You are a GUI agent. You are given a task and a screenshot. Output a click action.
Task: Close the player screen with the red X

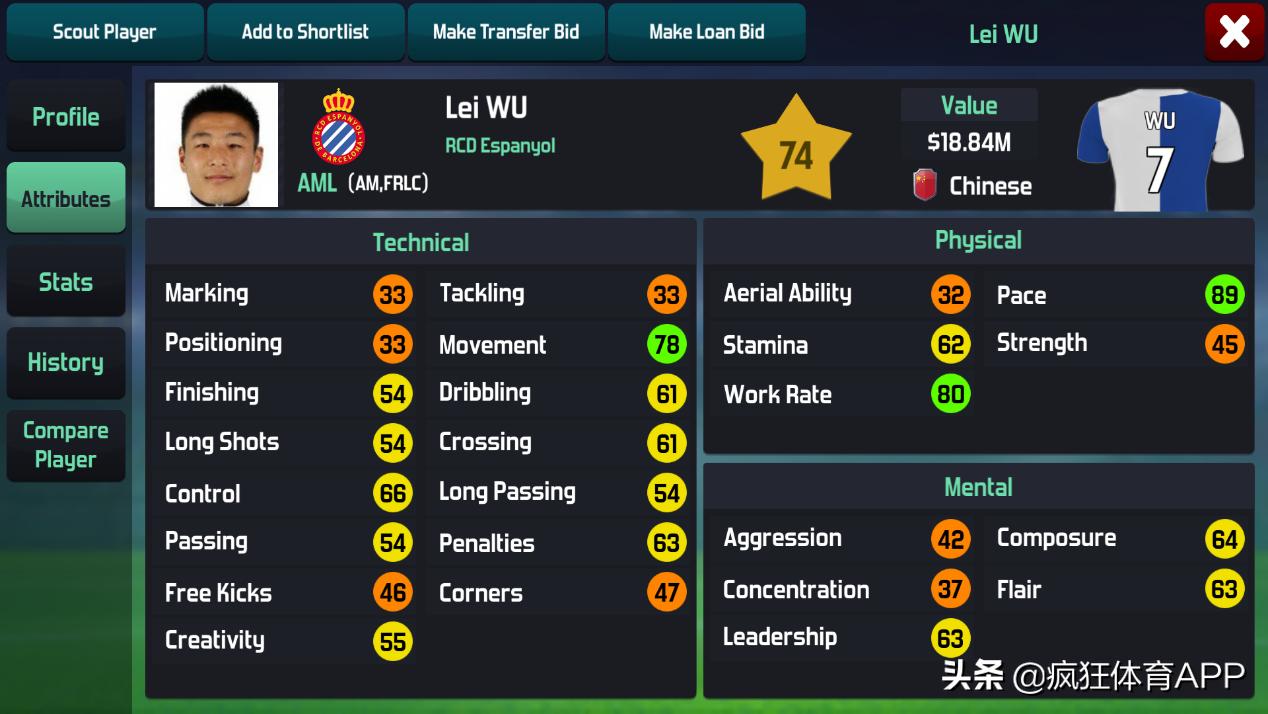point(1234,32)
